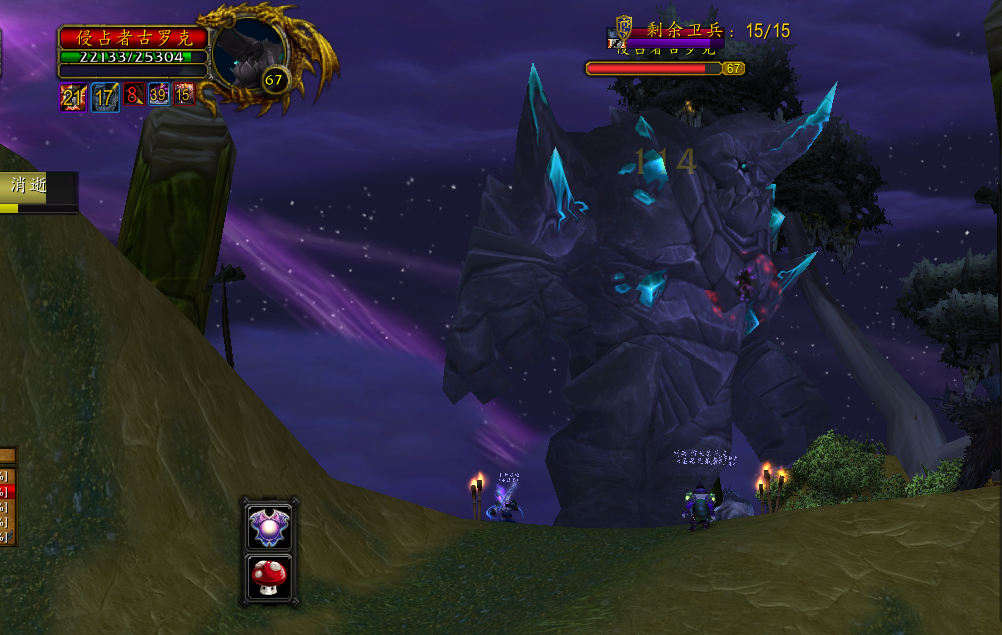Click the 剩余卫兵 15/15 objective tracker
1002x635 pixels.
point(718,30)
